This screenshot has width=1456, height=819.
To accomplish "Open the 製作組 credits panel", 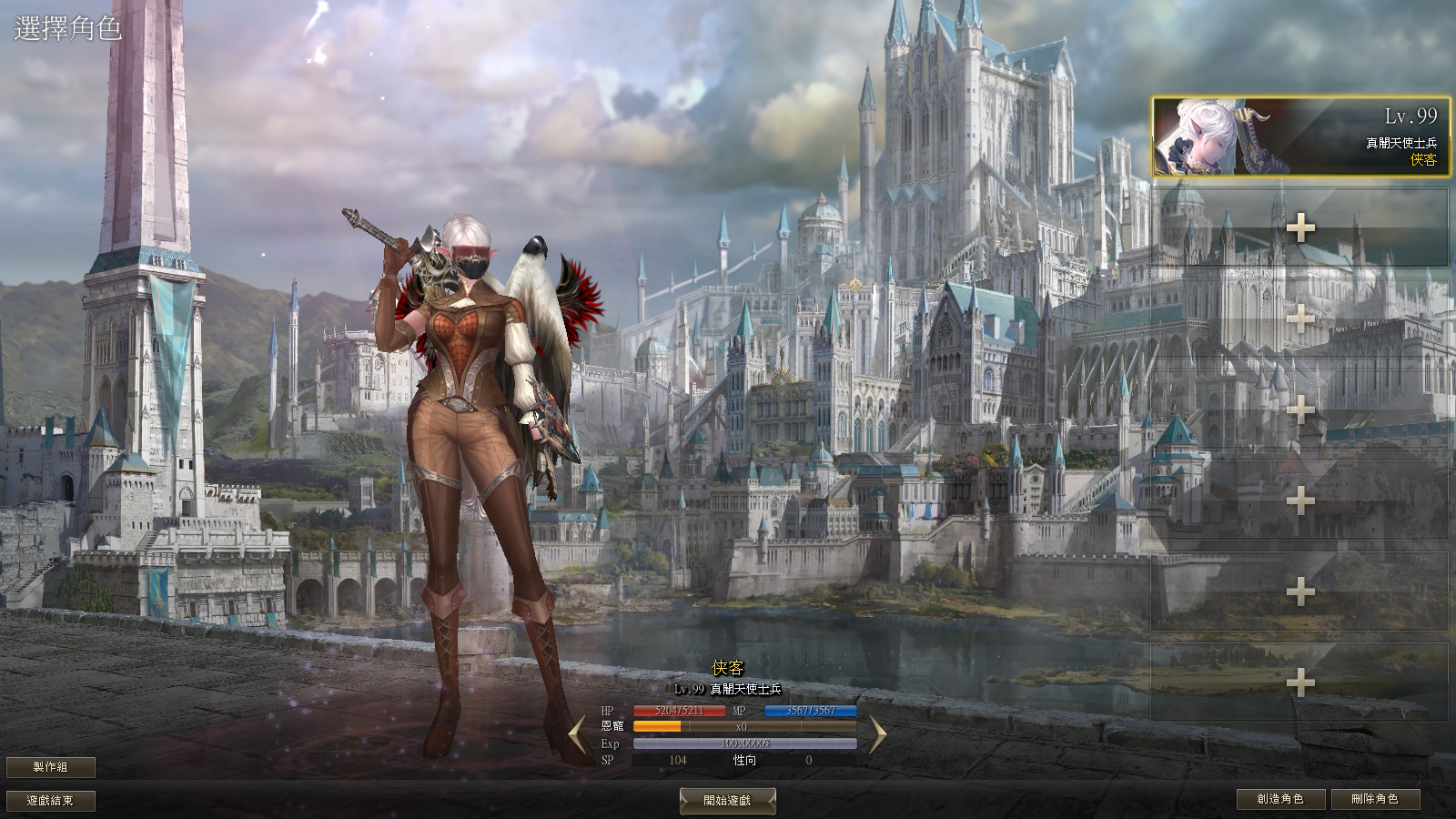I will coord(50,767).
